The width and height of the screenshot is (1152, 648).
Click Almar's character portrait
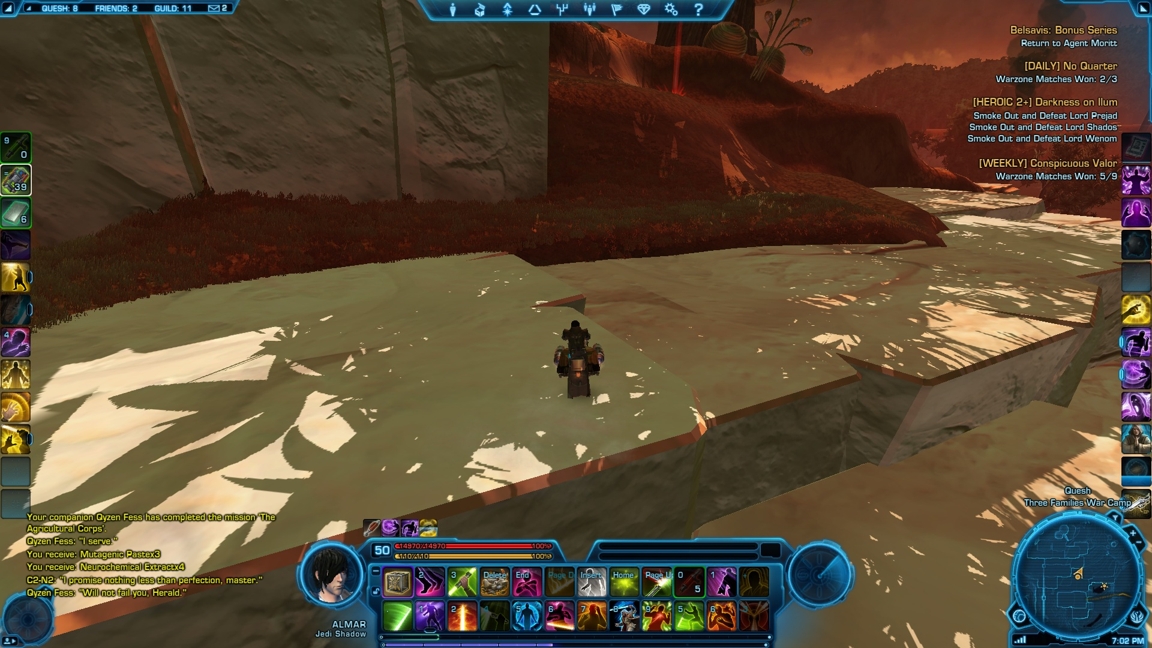331,575
